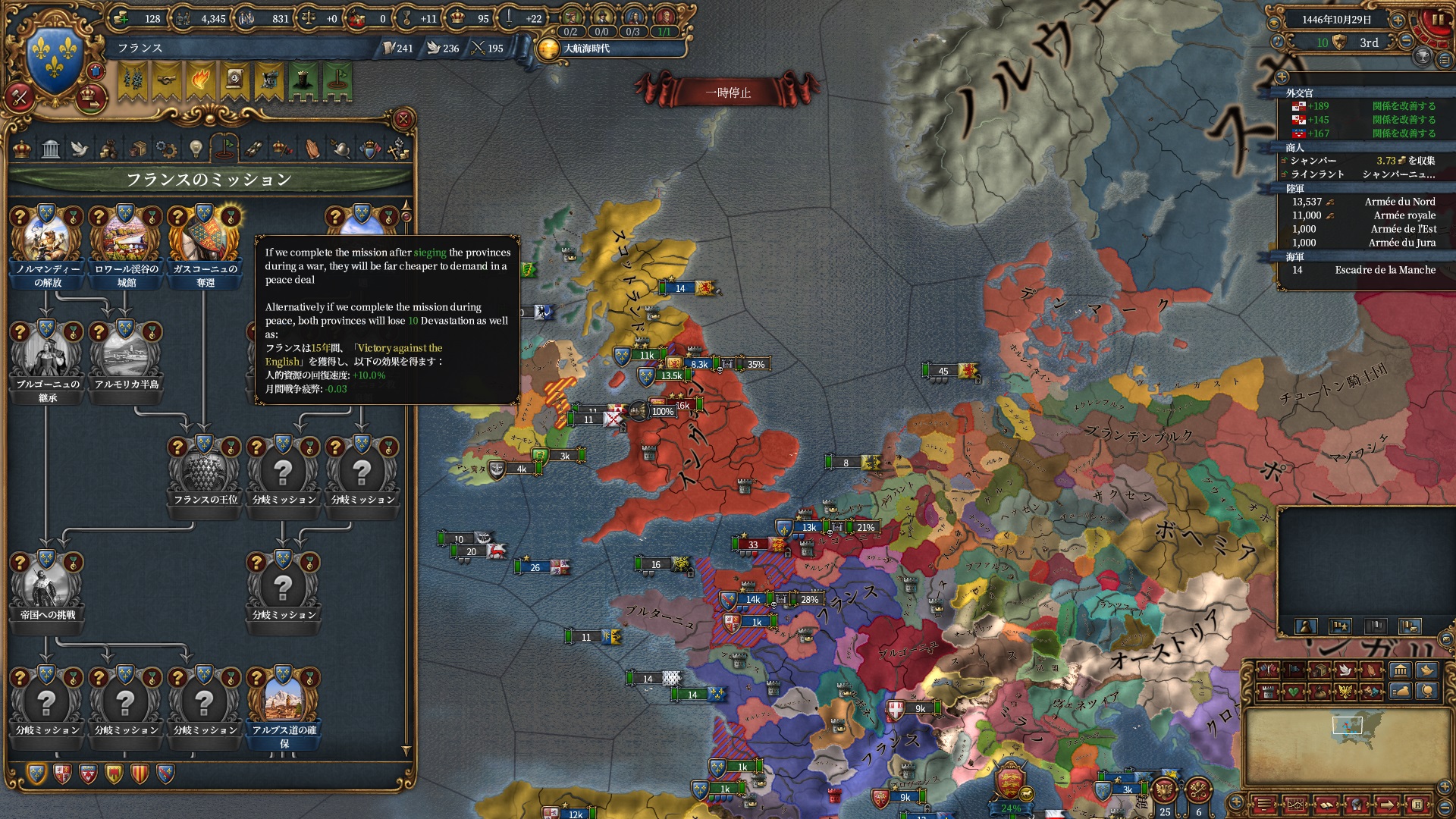Decrease game speed with the minus button
The height and width of the screenshot is (819, 1456).
(x=1406, y=42)
